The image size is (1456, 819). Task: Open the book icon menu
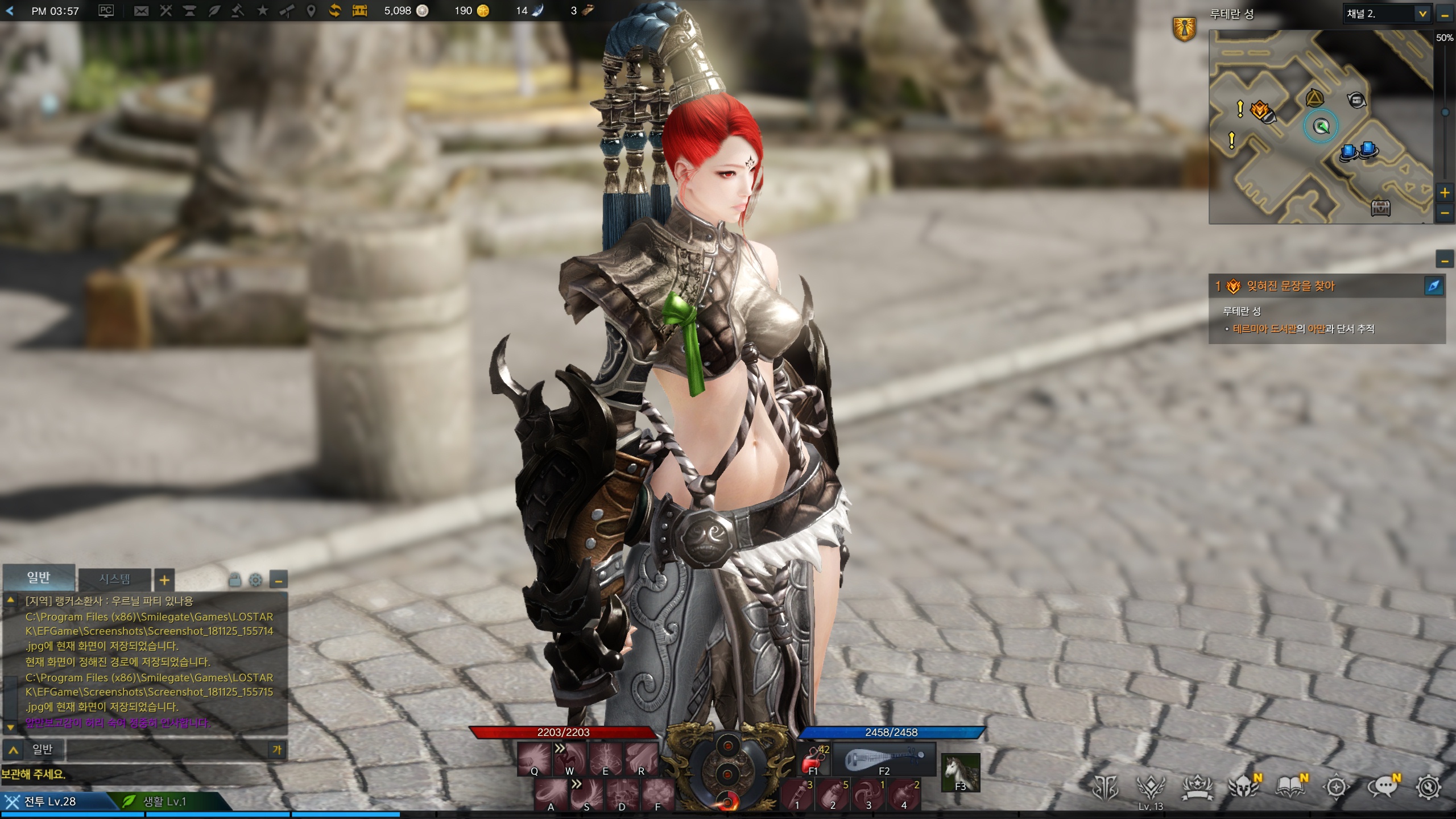pyautogui.click(x=1290, y=788)
